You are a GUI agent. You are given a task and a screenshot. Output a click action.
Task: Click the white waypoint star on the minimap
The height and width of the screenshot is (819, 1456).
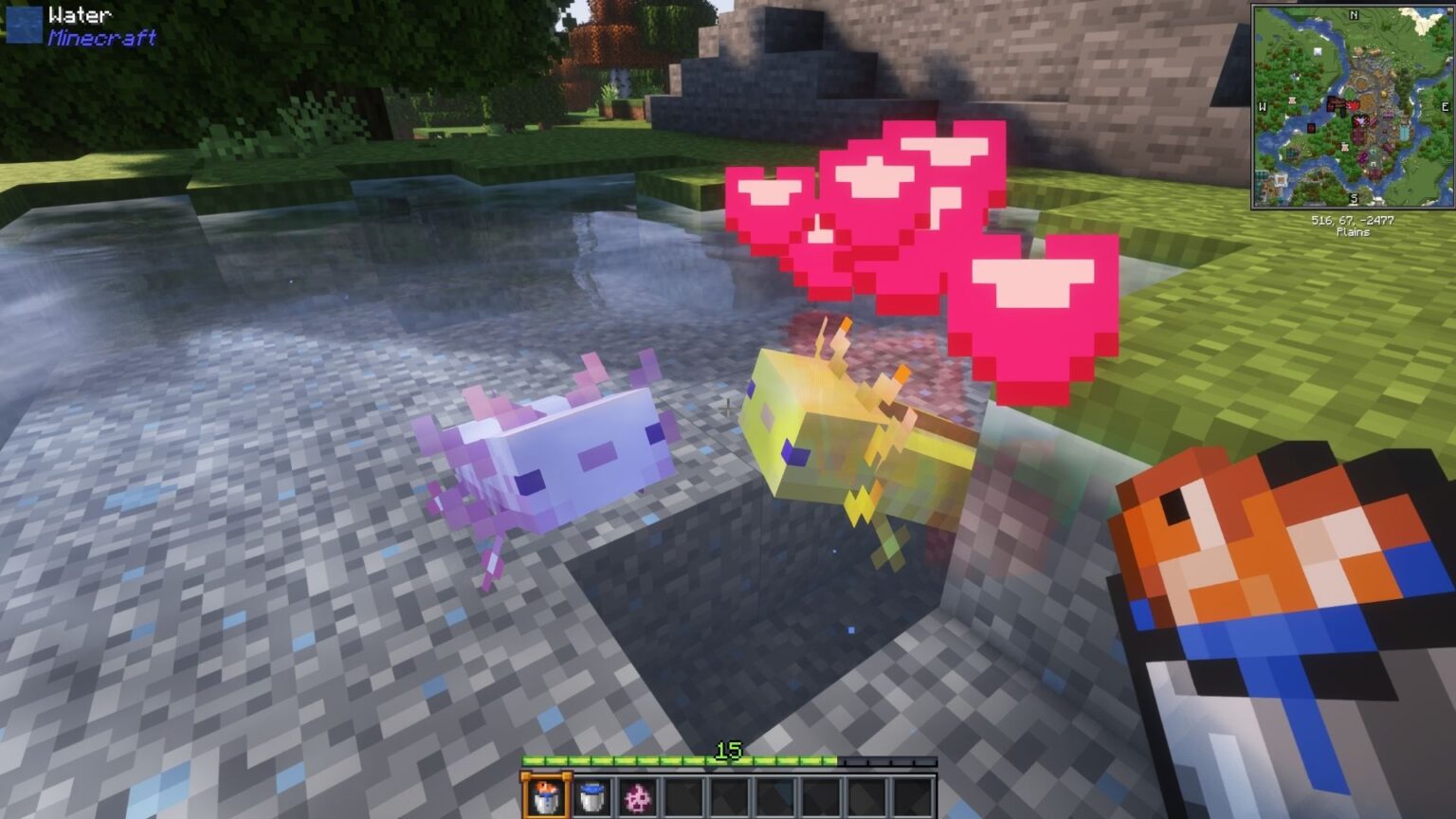1360,120
